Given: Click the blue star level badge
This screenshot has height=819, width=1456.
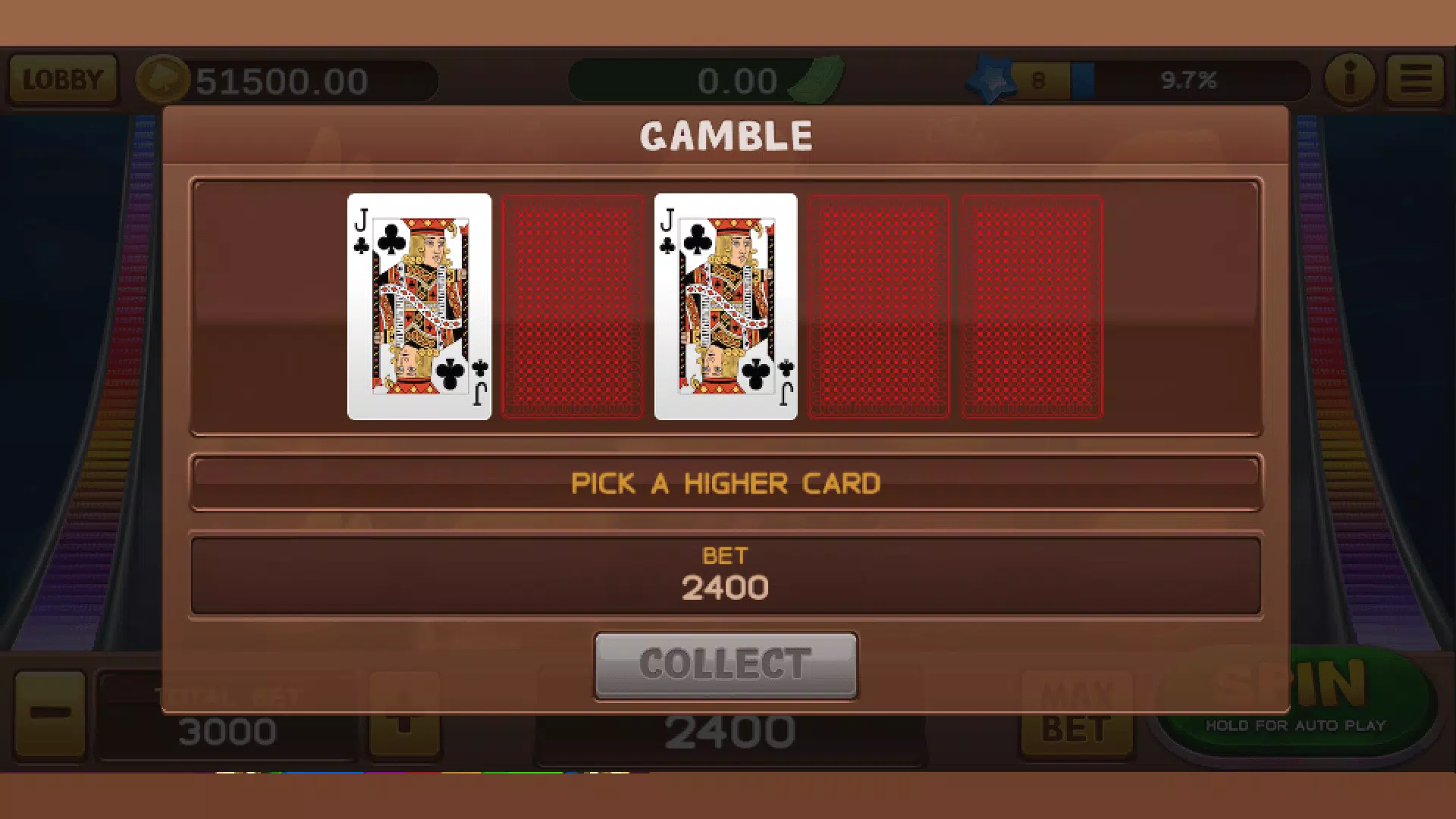Looking at the screenshot, I should click(x=992, y=78).
